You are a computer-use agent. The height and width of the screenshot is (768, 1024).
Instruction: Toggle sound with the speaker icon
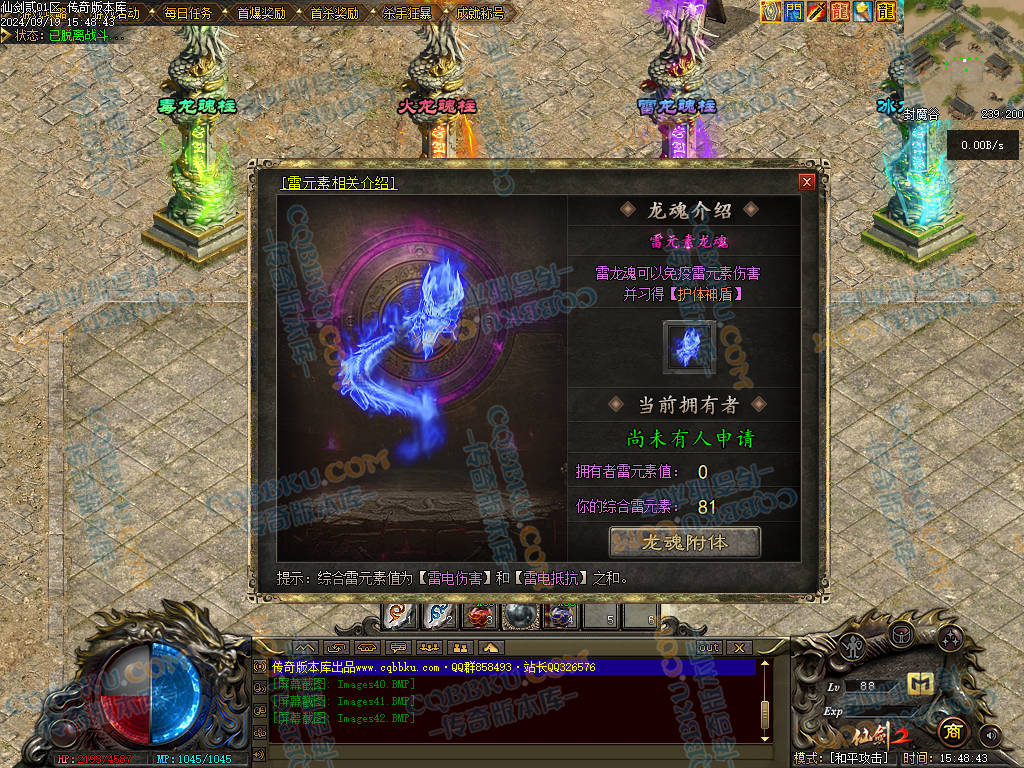(989, 736)
